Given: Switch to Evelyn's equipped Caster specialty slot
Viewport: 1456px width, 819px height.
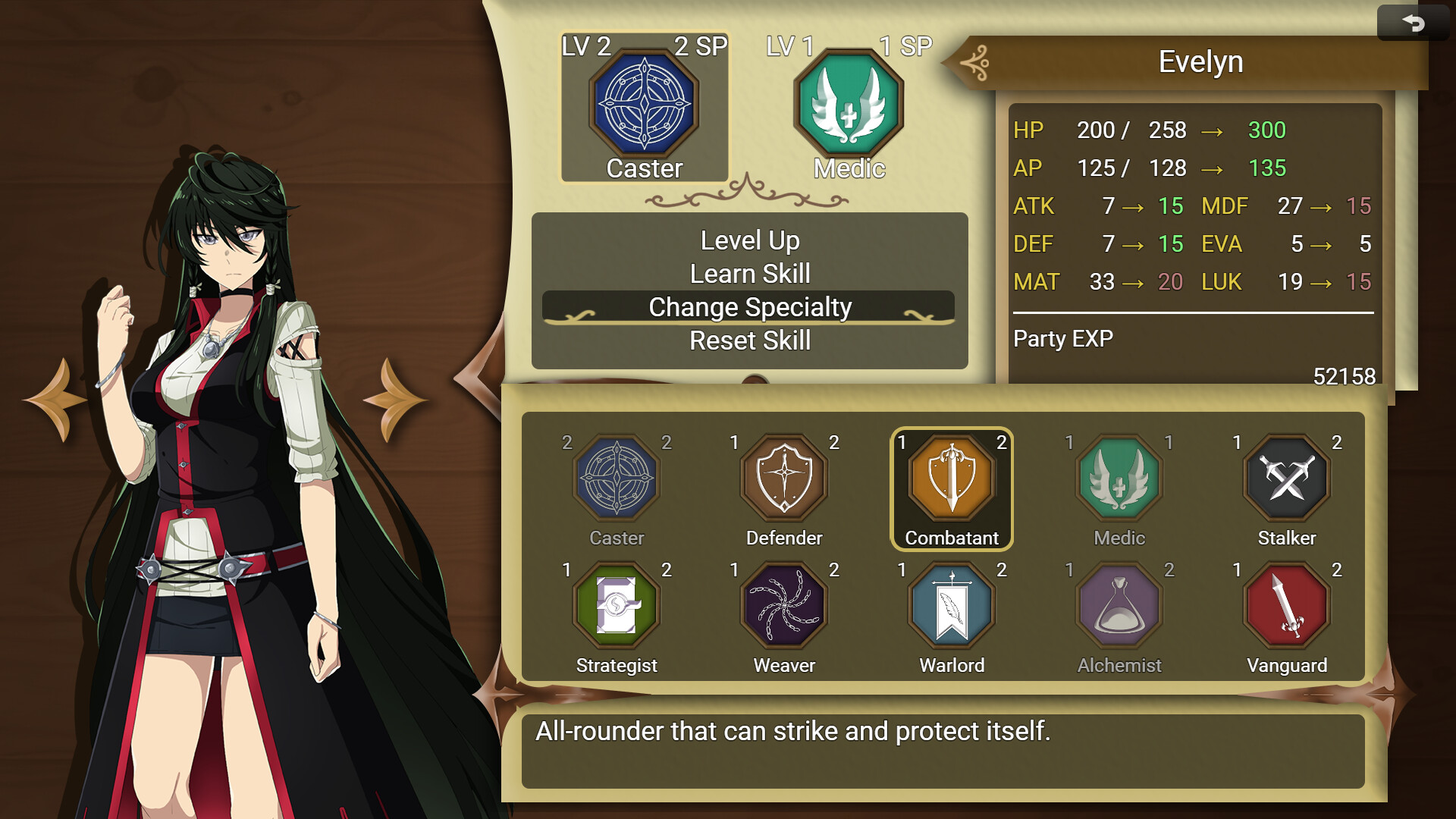Looking at the screenshot, I should [643, 106].
